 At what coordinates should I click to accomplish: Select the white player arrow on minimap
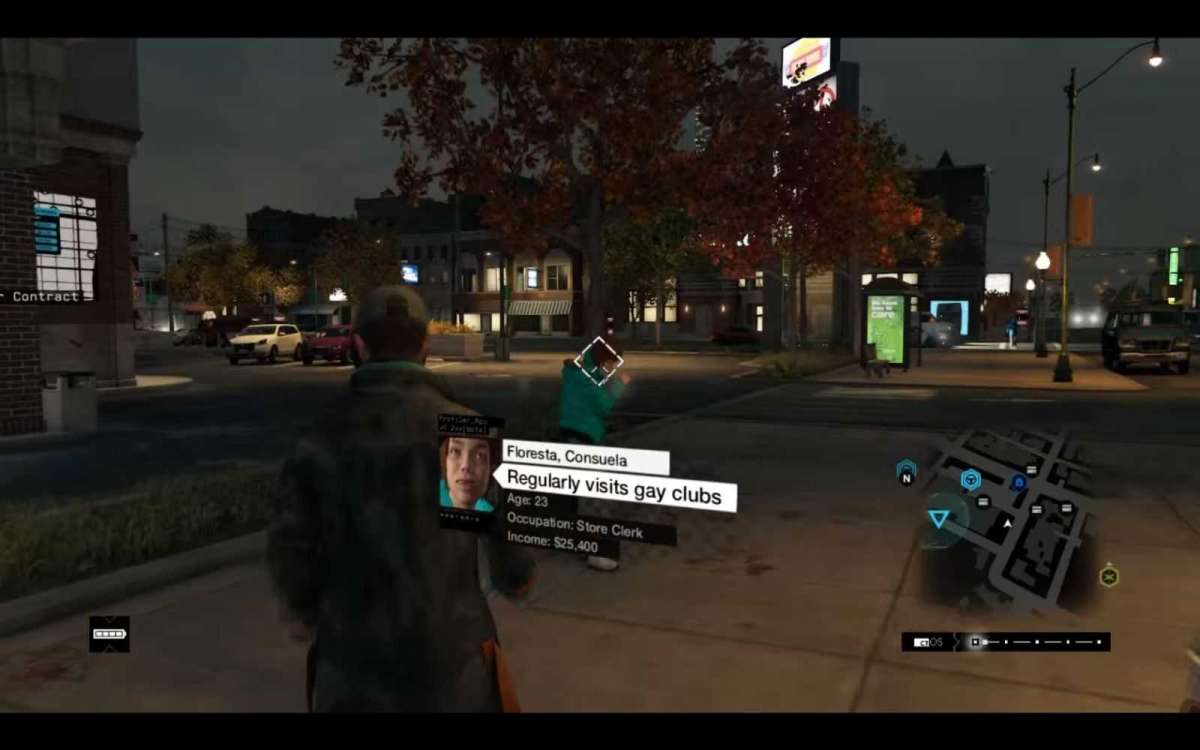click(x=1007, y=522)
